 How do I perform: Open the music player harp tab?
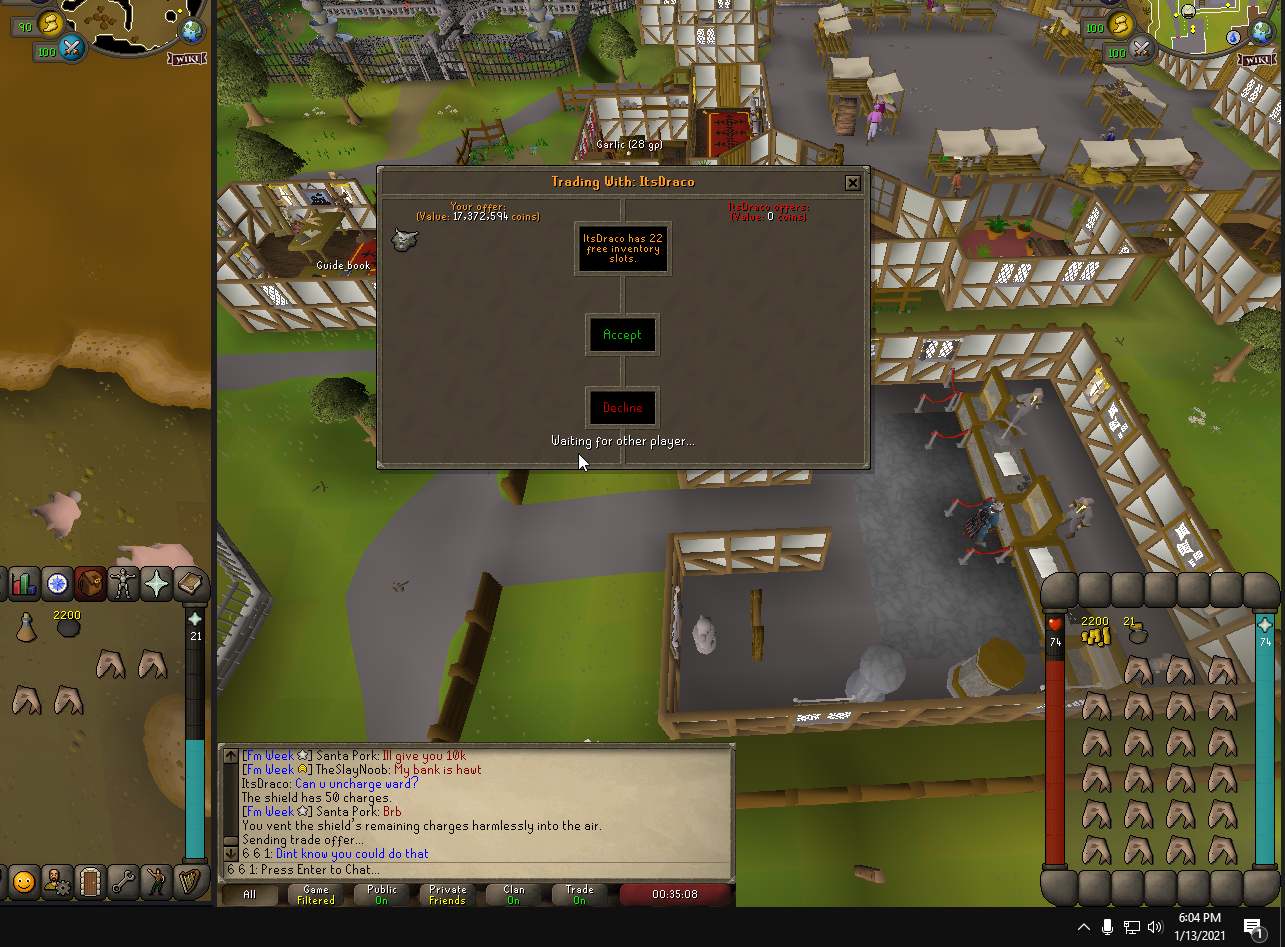188,881
